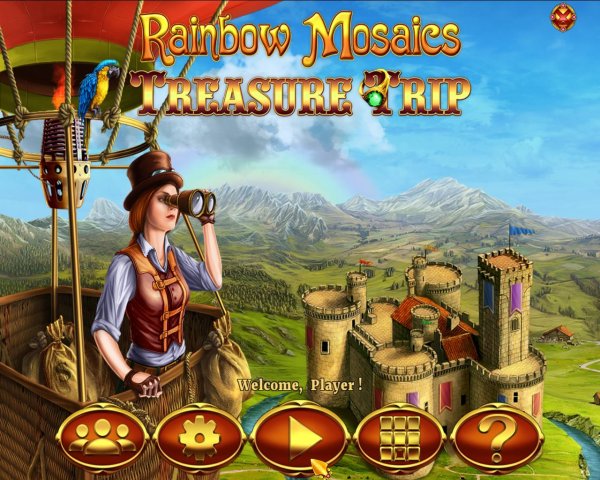This screenshot has width=600, height=480.
Task: Open the gear settings menu
Action: click(200, 438)
